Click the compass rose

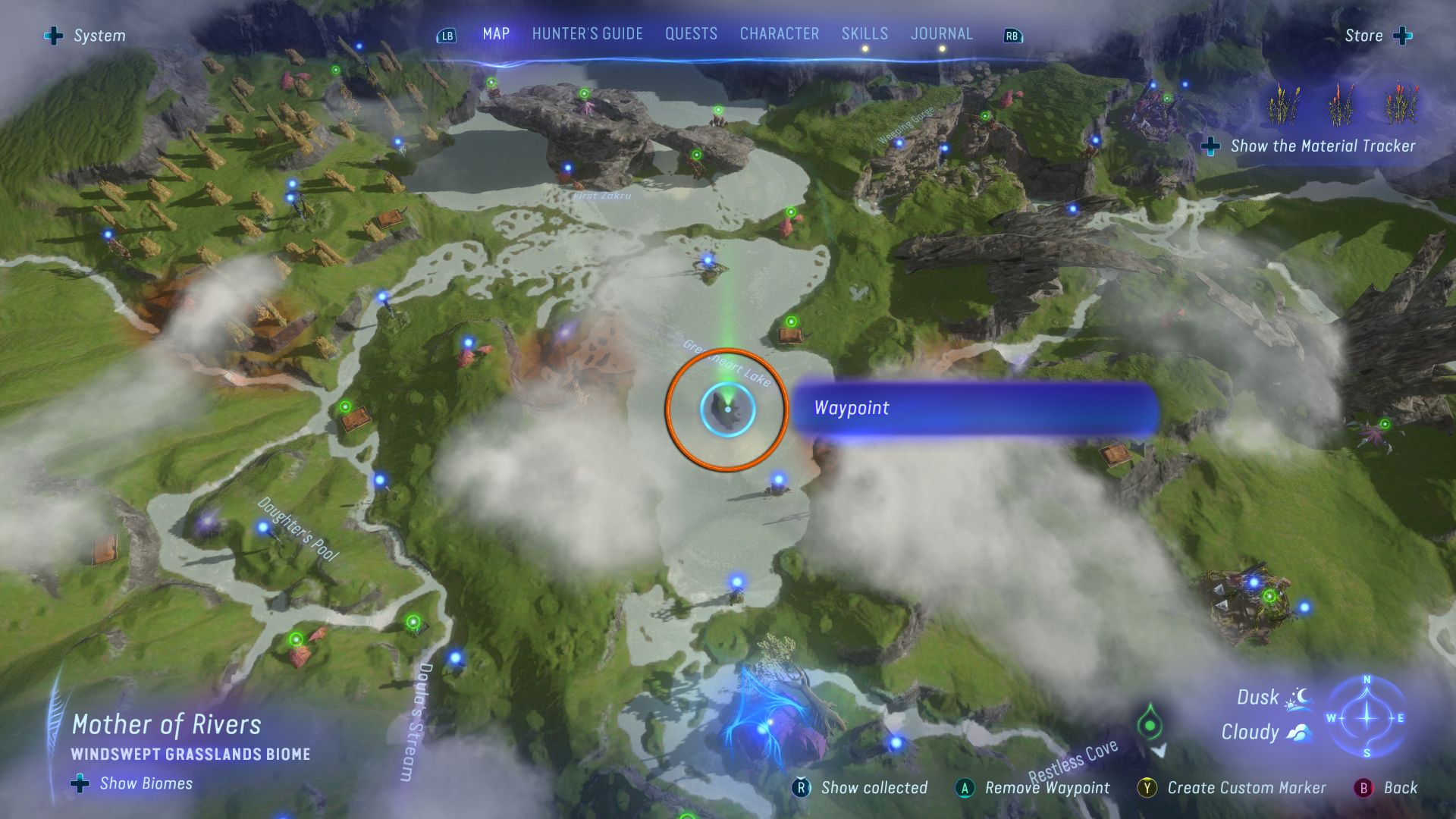[1367, 717]
